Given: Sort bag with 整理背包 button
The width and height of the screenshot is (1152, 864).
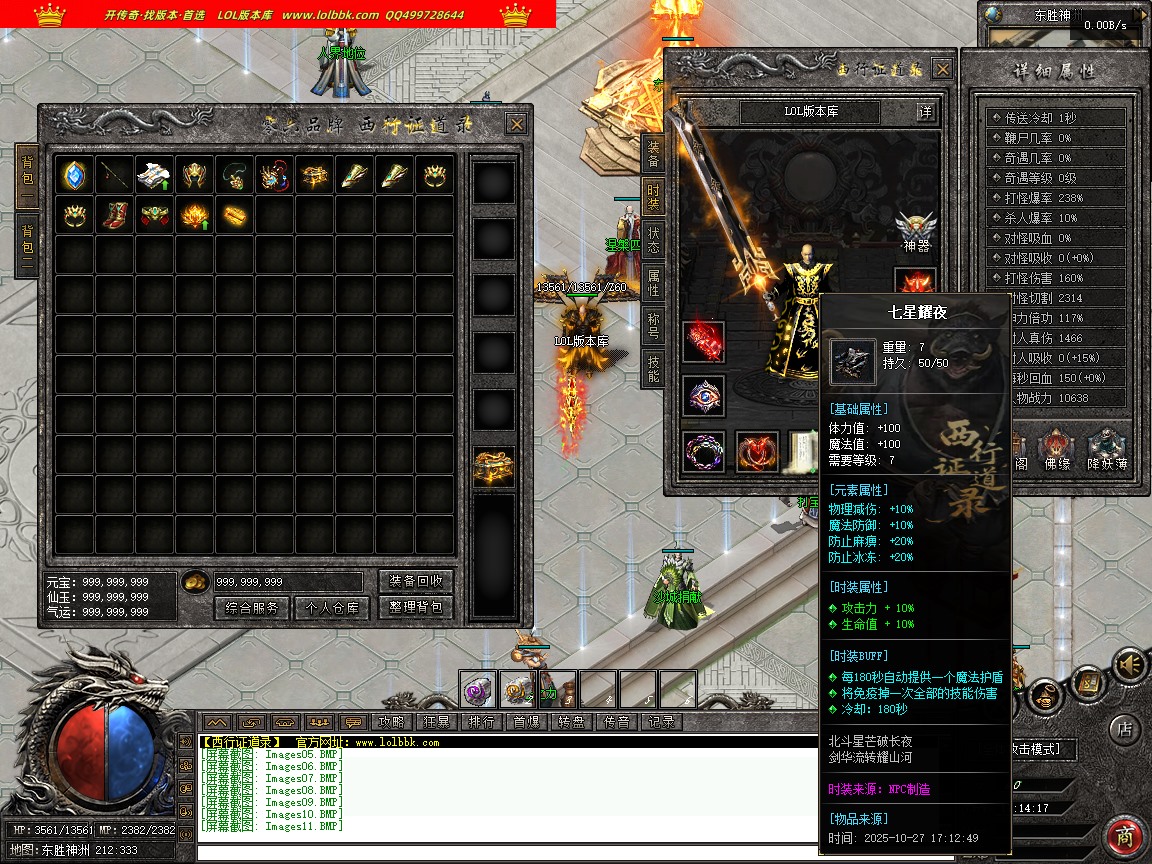Looking at the screenshot, I should point(416,607).
